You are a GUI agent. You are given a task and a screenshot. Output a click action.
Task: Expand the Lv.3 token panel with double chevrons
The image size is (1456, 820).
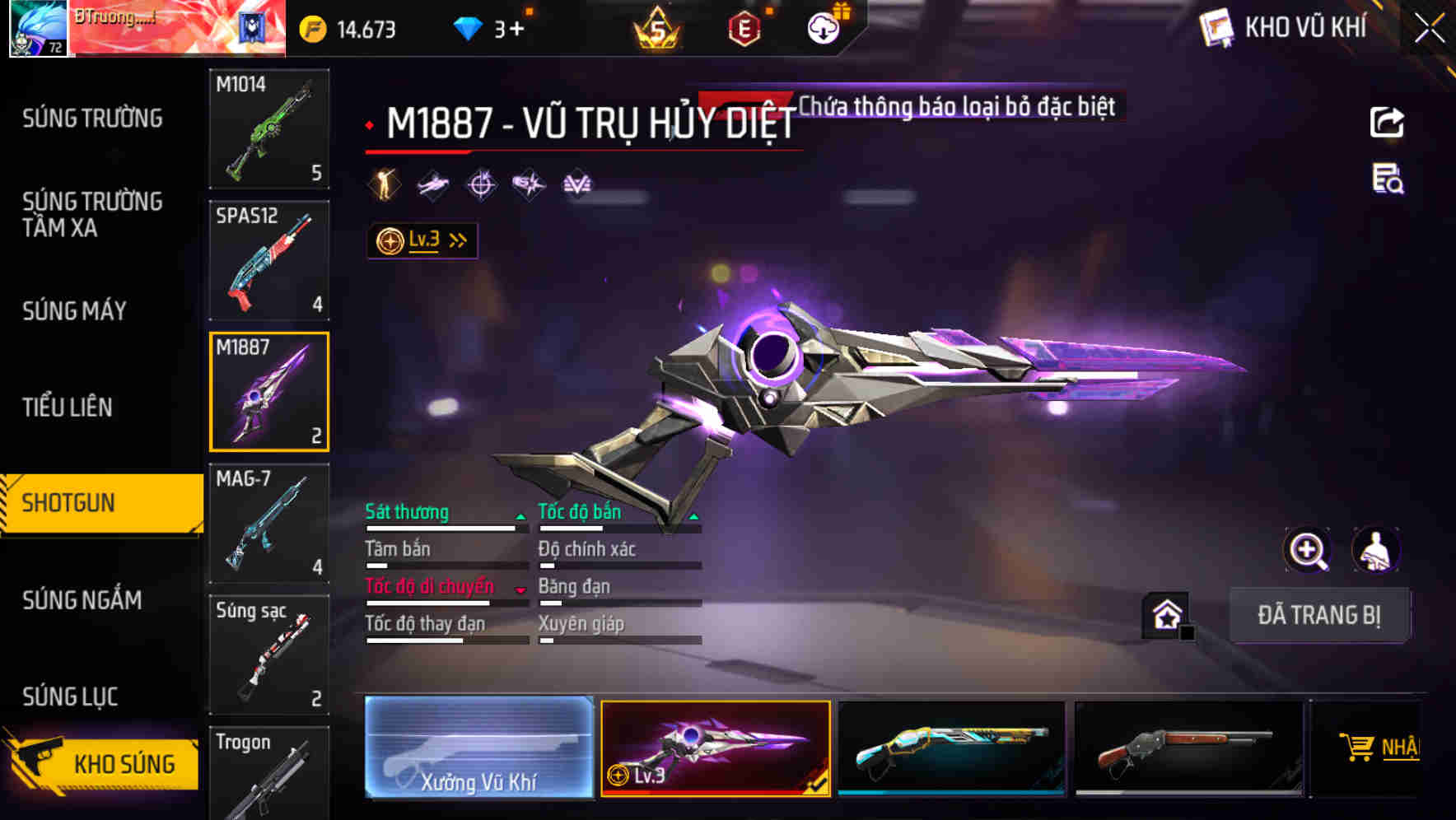click(458, 239)
